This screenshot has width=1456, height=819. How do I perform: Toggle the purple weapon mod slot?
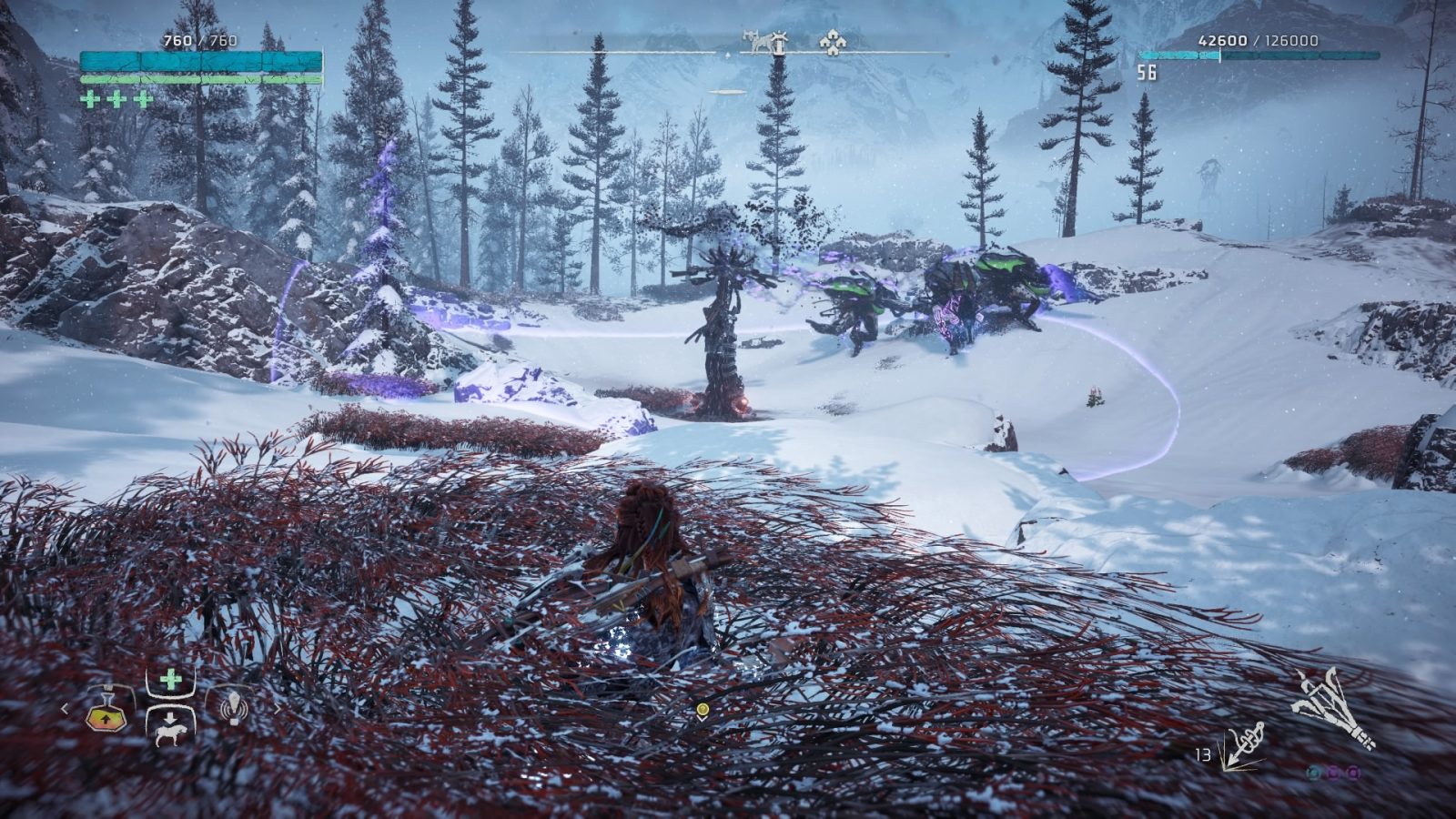pos(1333,773)
